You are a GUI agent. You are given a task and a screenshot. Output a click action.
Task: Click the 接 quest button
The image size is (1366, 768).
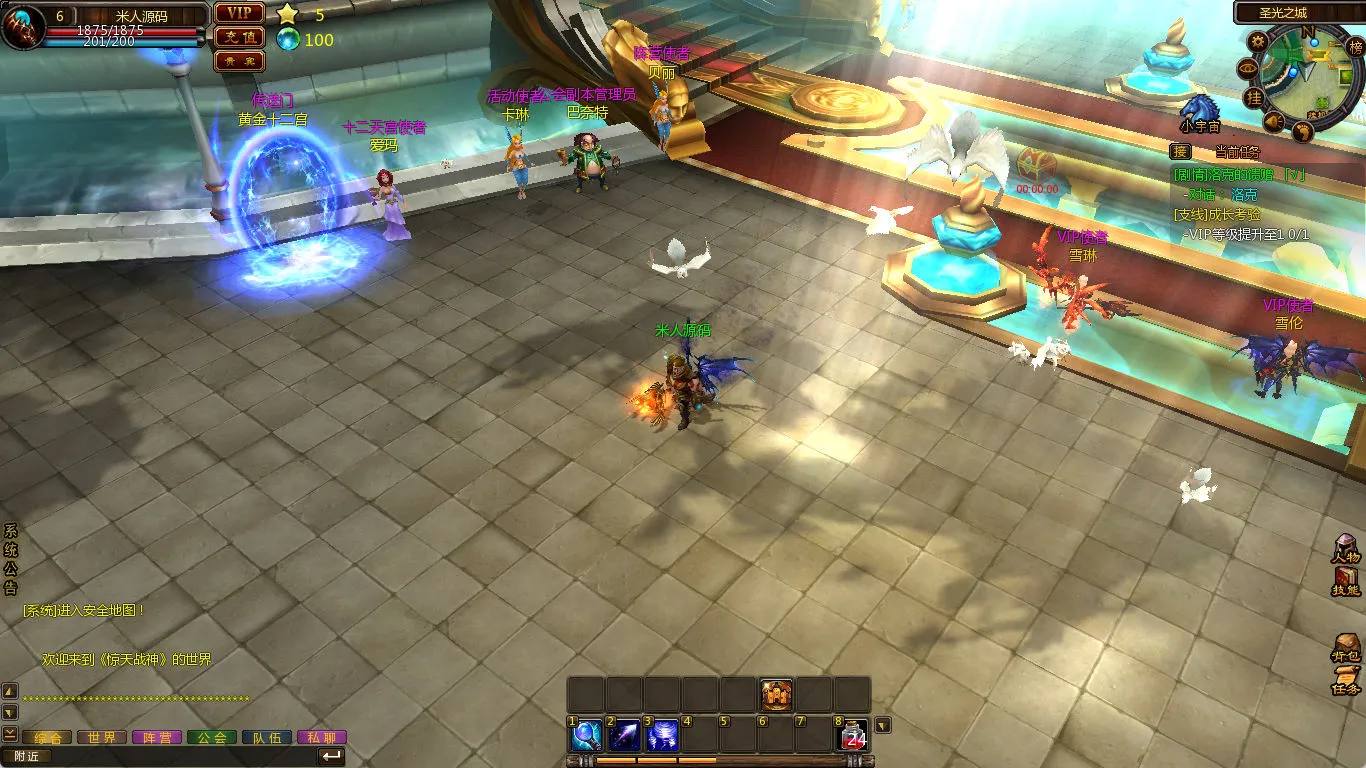[x=1181, y=152]
